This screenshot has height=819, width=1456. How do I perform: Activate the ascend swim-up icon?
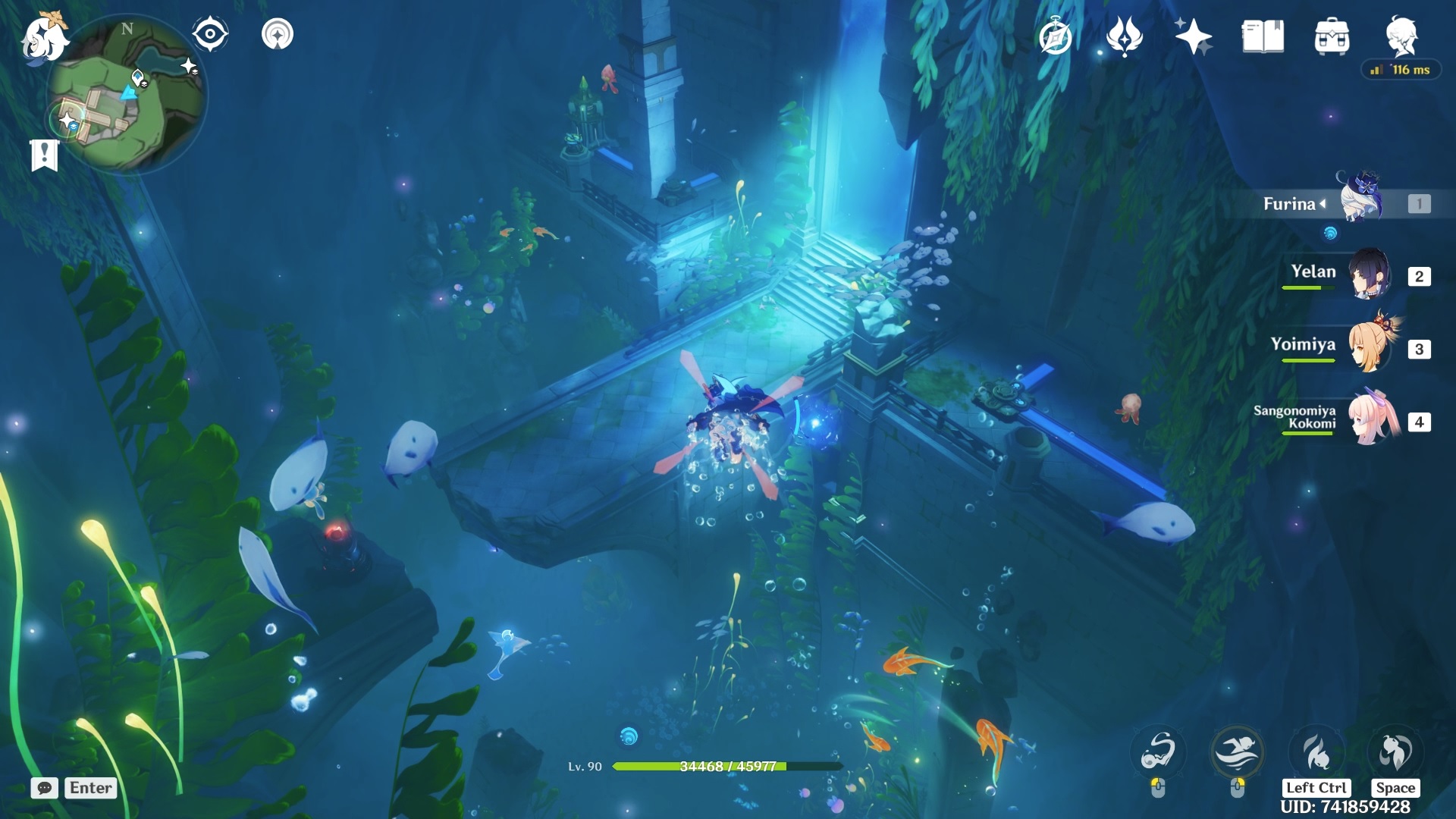point(1395,752)
